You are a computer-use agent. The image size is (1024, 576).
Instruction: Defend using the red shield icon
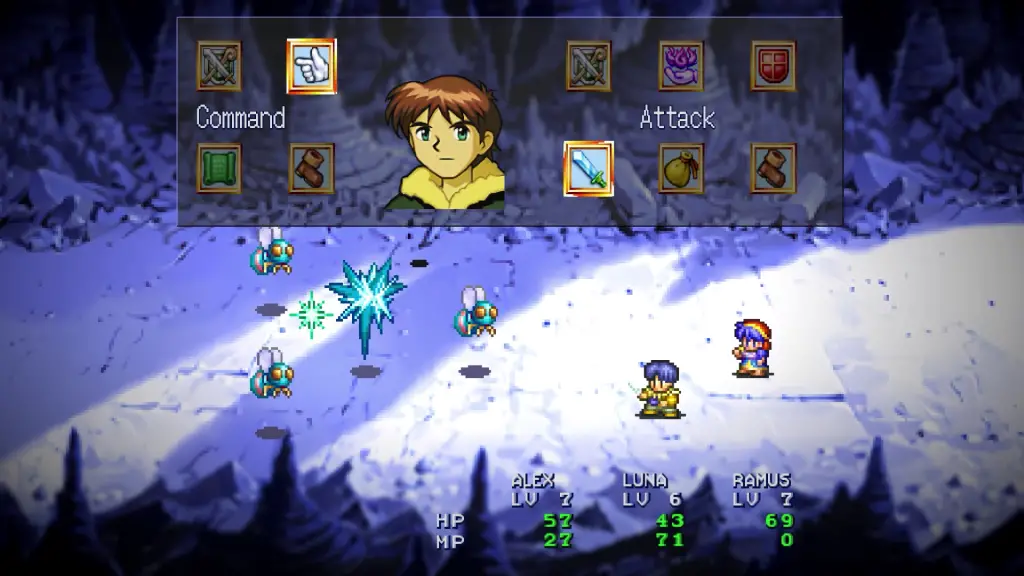pyautogui.click(x=773, y=66)
